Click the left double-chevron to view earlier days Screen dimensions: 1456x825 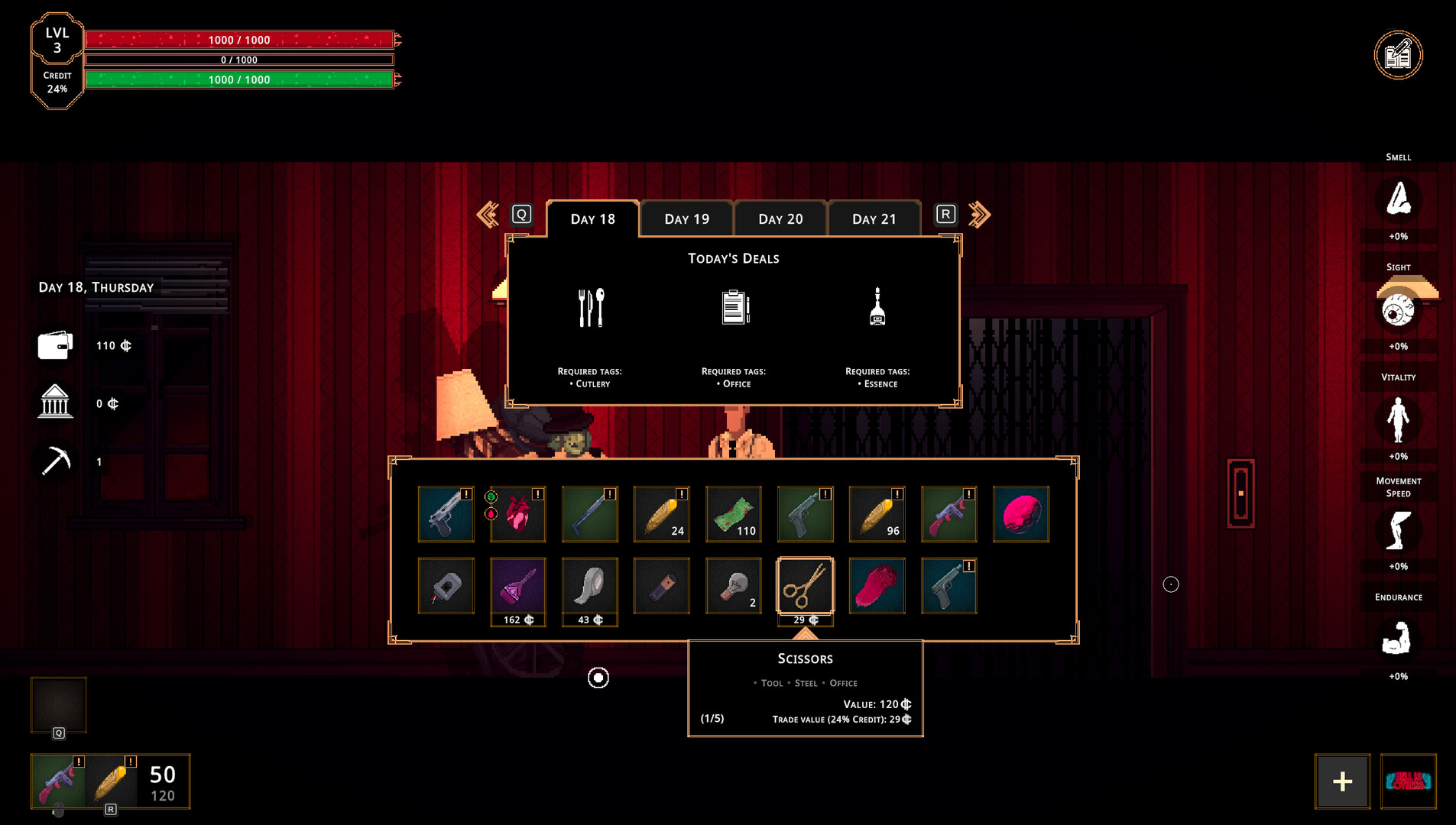coord(487,215)
